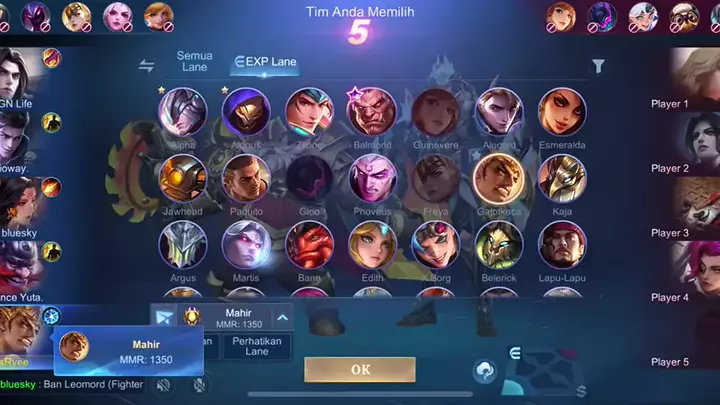The image size is (720, 405).
Task: Switch to the Semua Lane tab
Action: click(x=194, y=61)
